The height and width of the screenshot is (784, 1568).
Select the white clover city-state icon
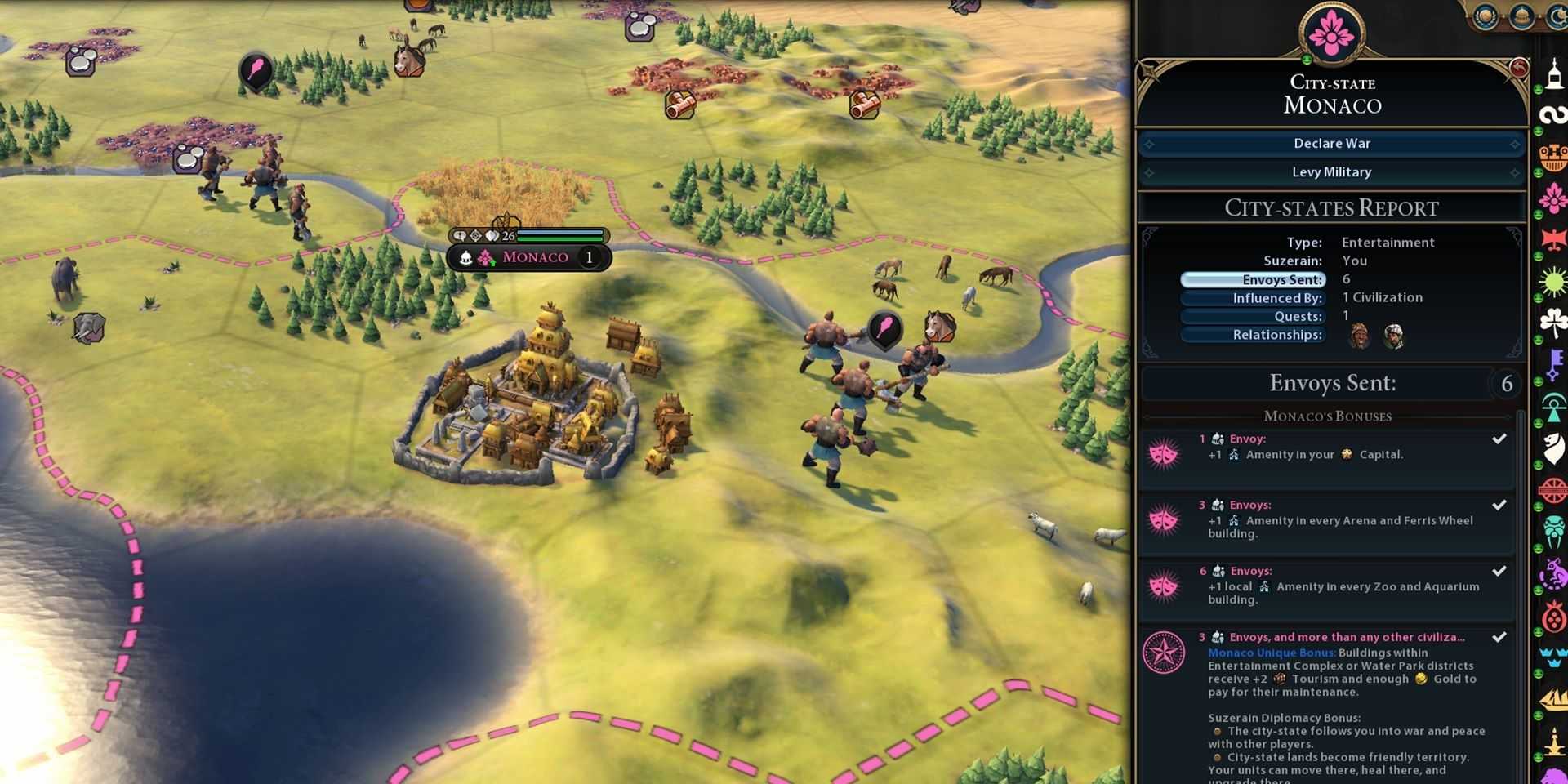(1552, 322)
